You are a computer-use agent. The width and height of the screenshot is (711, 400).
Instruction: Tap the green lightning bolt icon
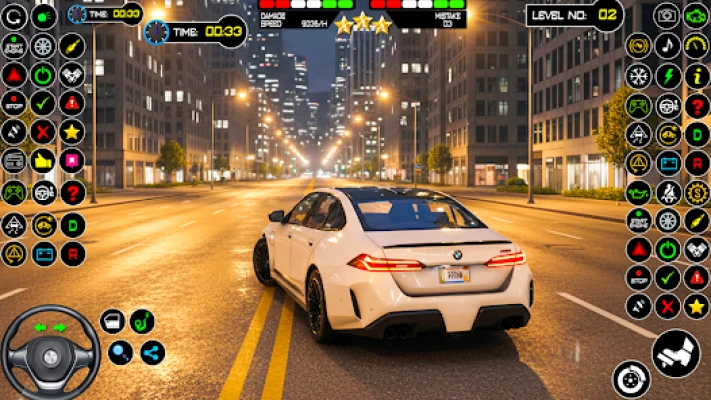pos(667,76)
